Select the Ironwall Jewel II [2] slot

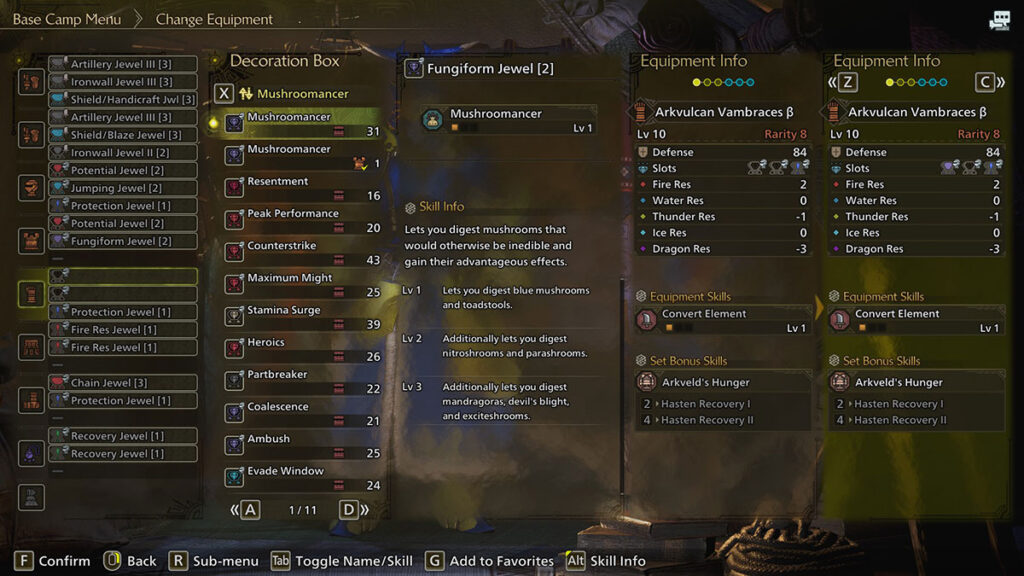coord(122,153)
